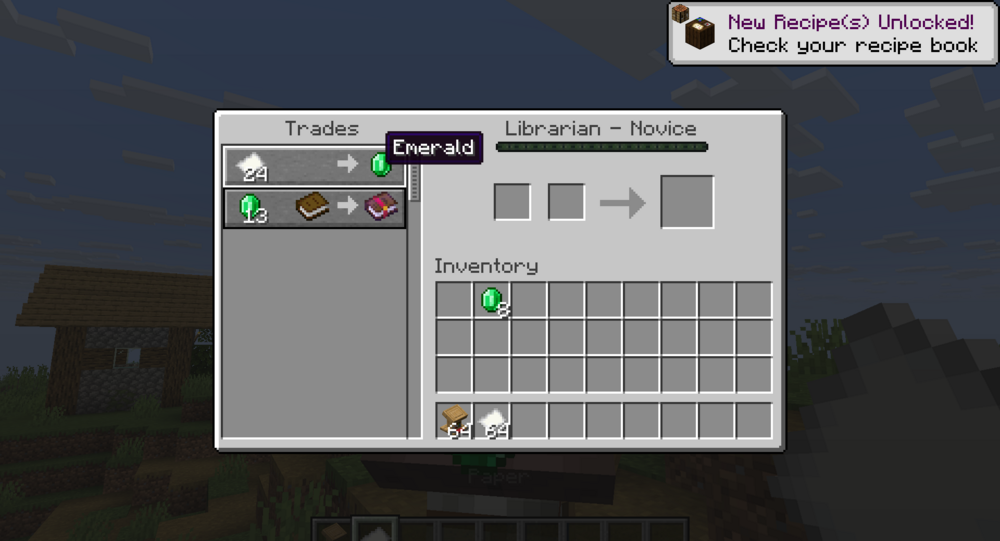Click the large trade result slot

[687, 202]
